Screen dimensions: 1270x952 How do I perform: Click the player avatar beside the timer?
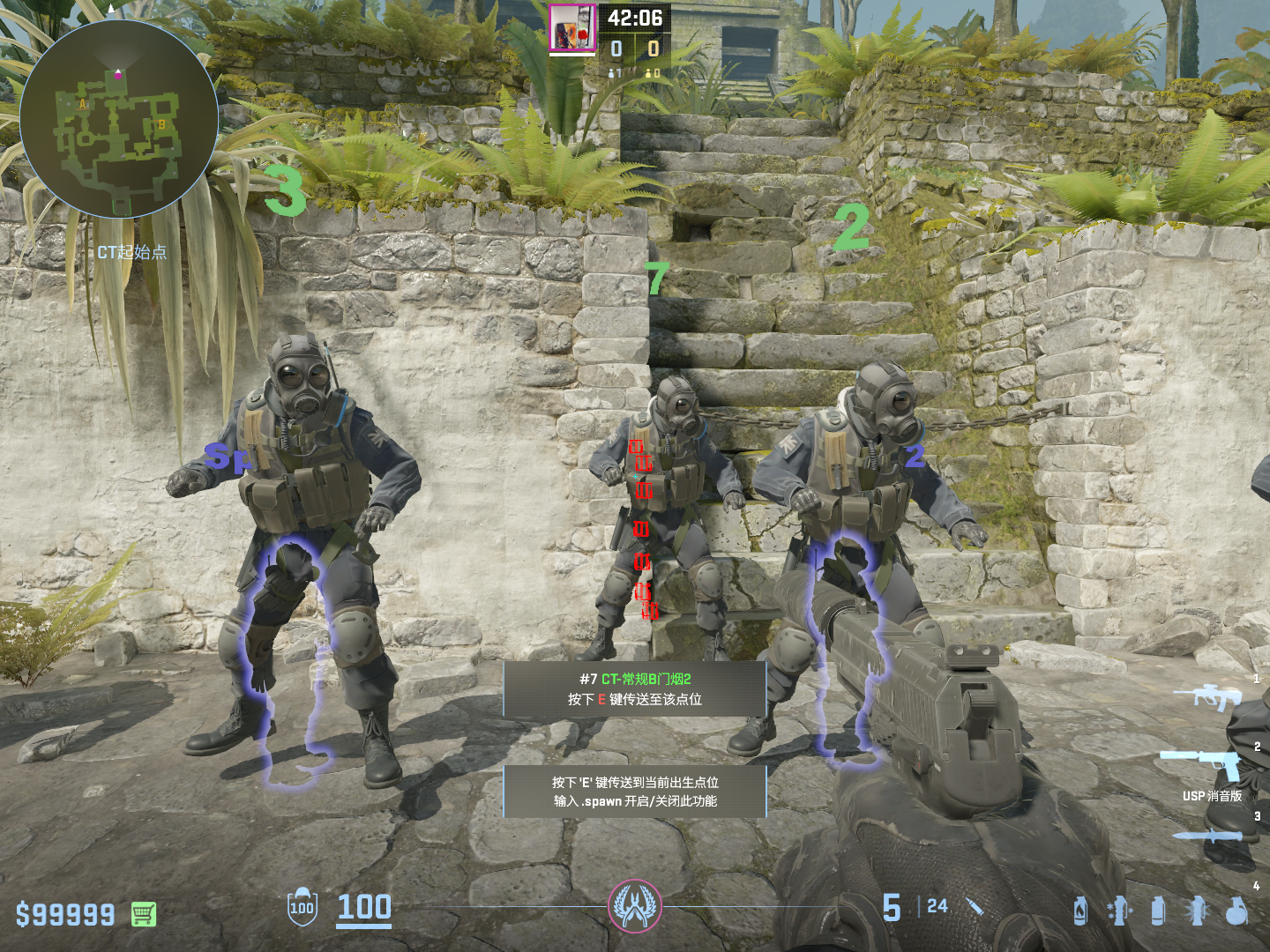(x=572, y=28)
